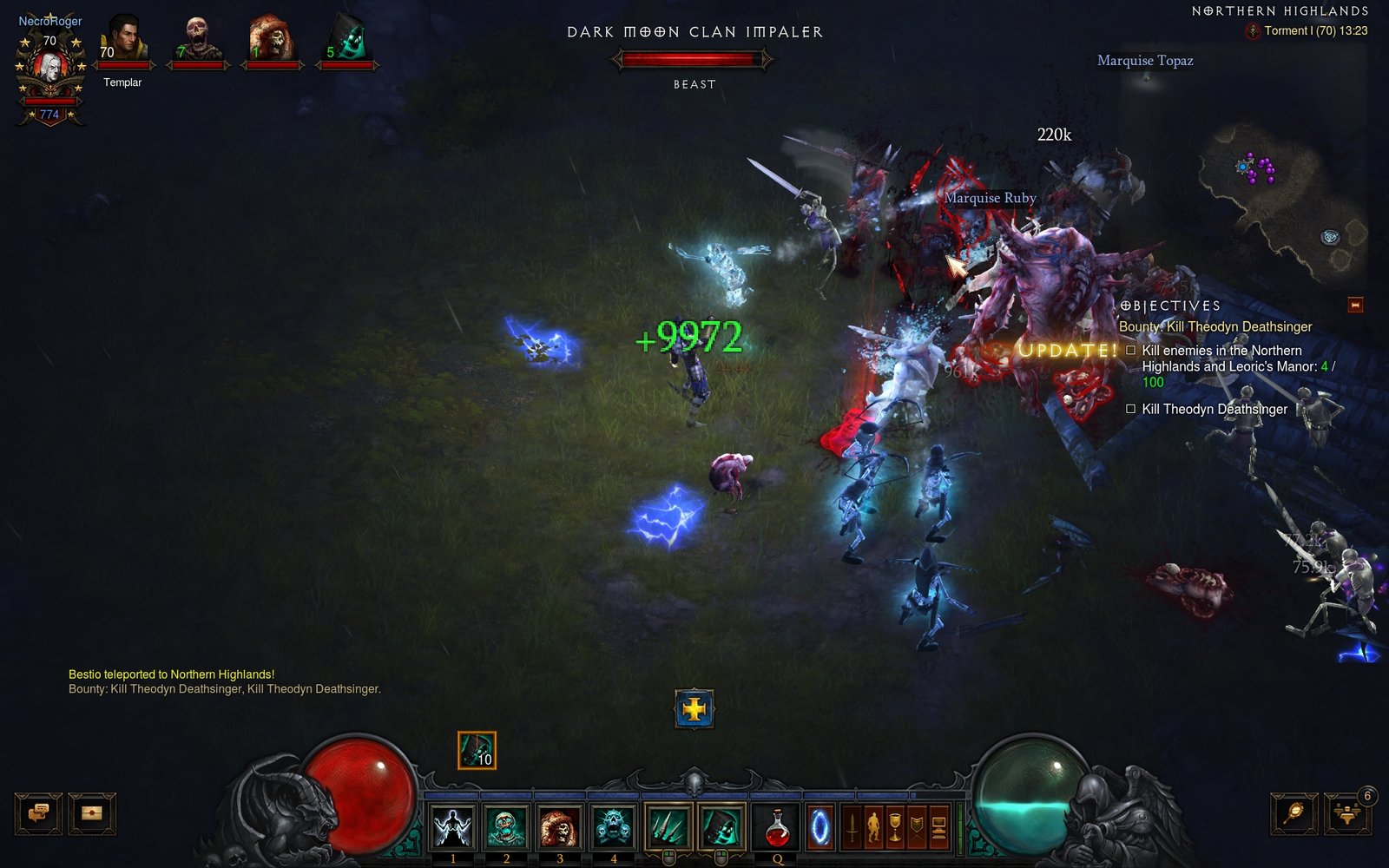Select the hooded reaper right-mouse skill

721,826
